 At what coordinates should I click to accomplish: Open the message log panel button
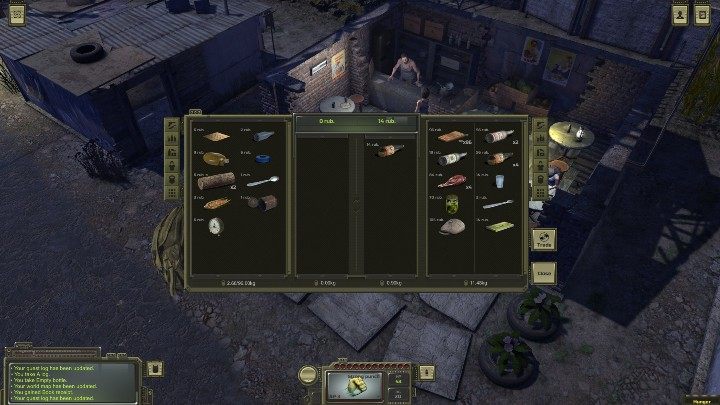coord(155,369)
